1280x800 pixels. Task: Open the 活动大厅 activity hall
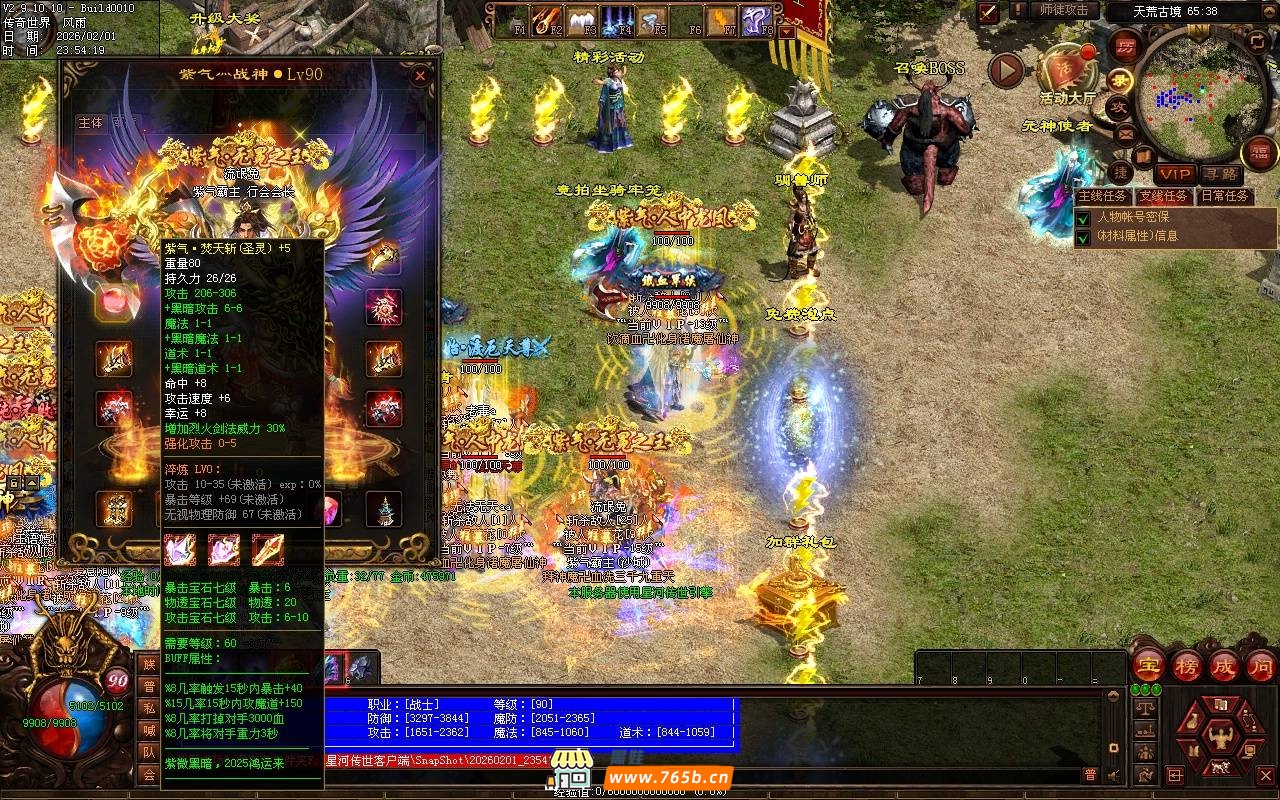1067,70
